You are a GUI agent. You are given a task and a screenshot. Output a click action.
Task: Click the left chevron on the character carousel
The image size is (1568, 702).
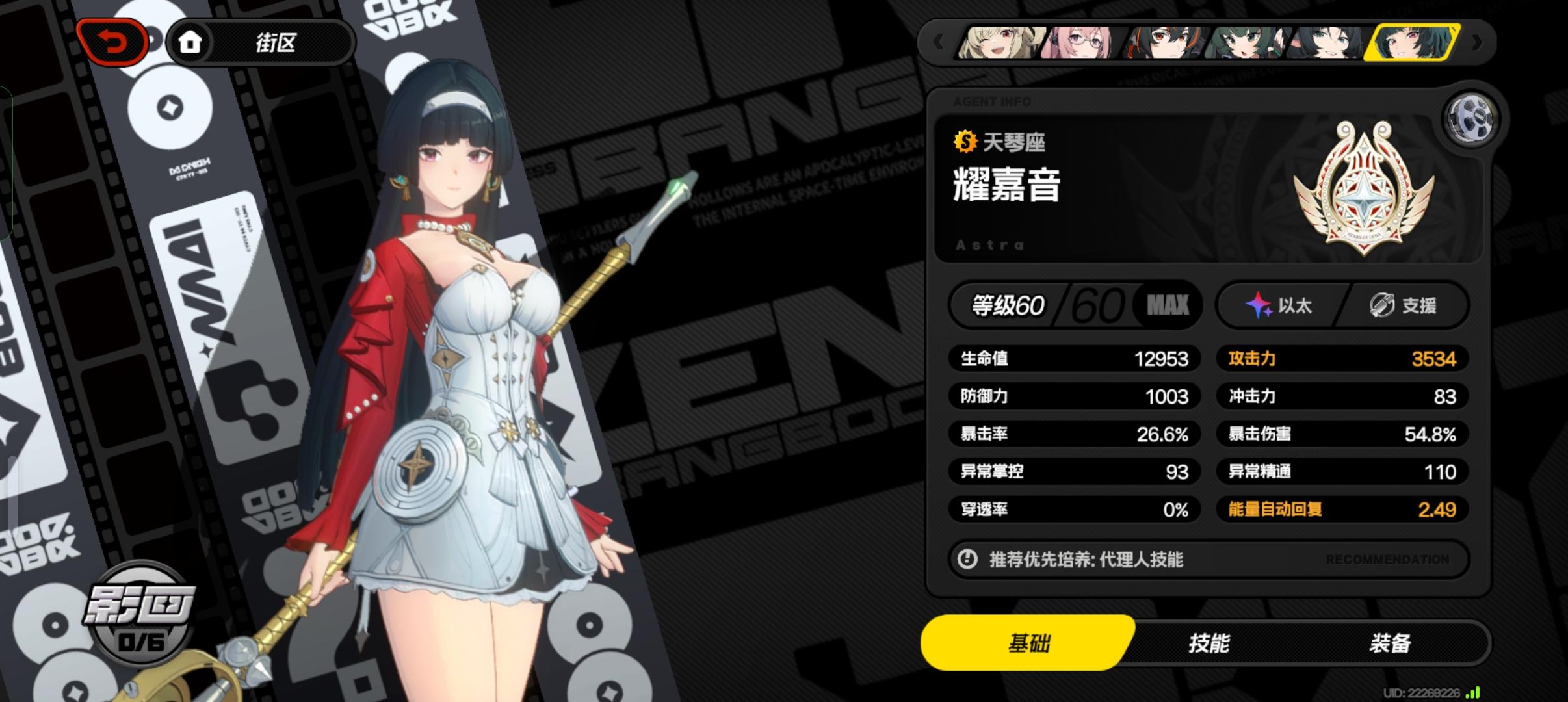(x=938, y=41)
